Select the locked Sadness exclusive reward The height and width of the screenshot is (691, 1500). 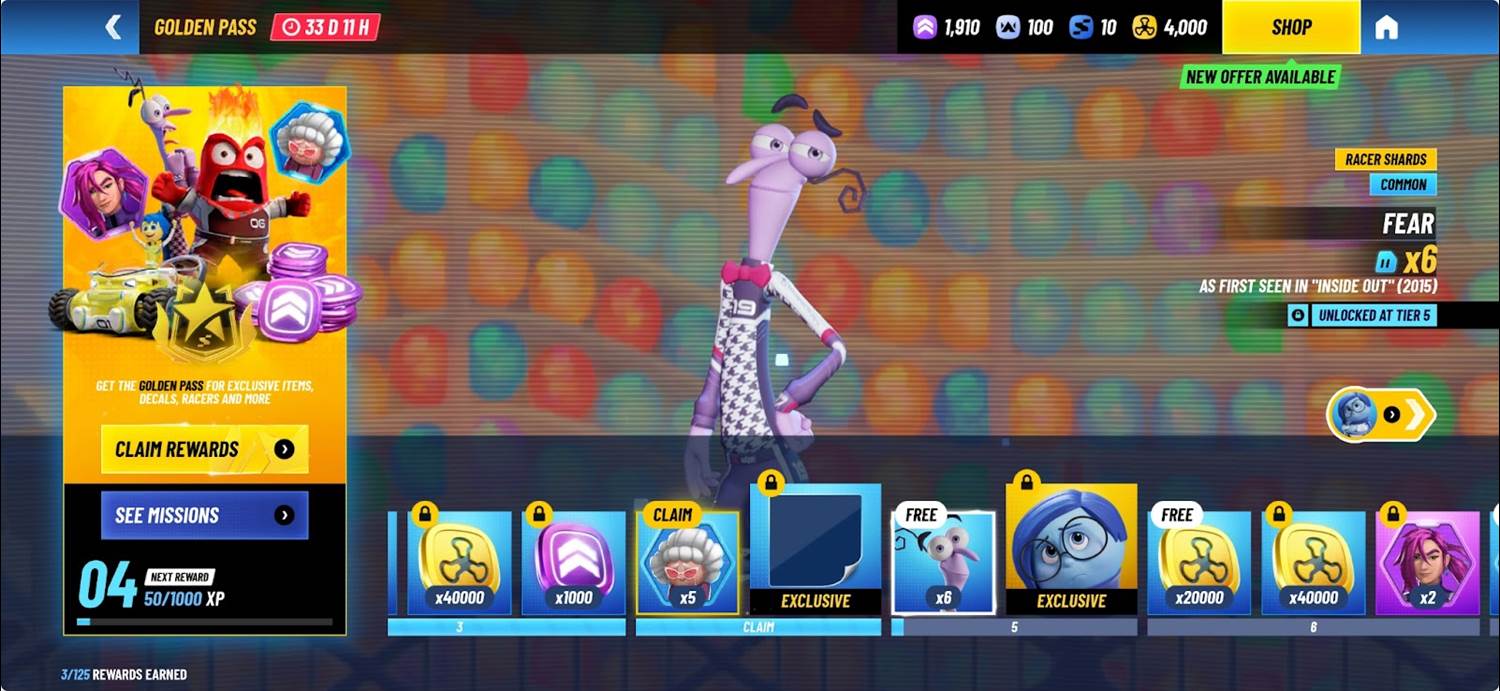(1071, 550)
